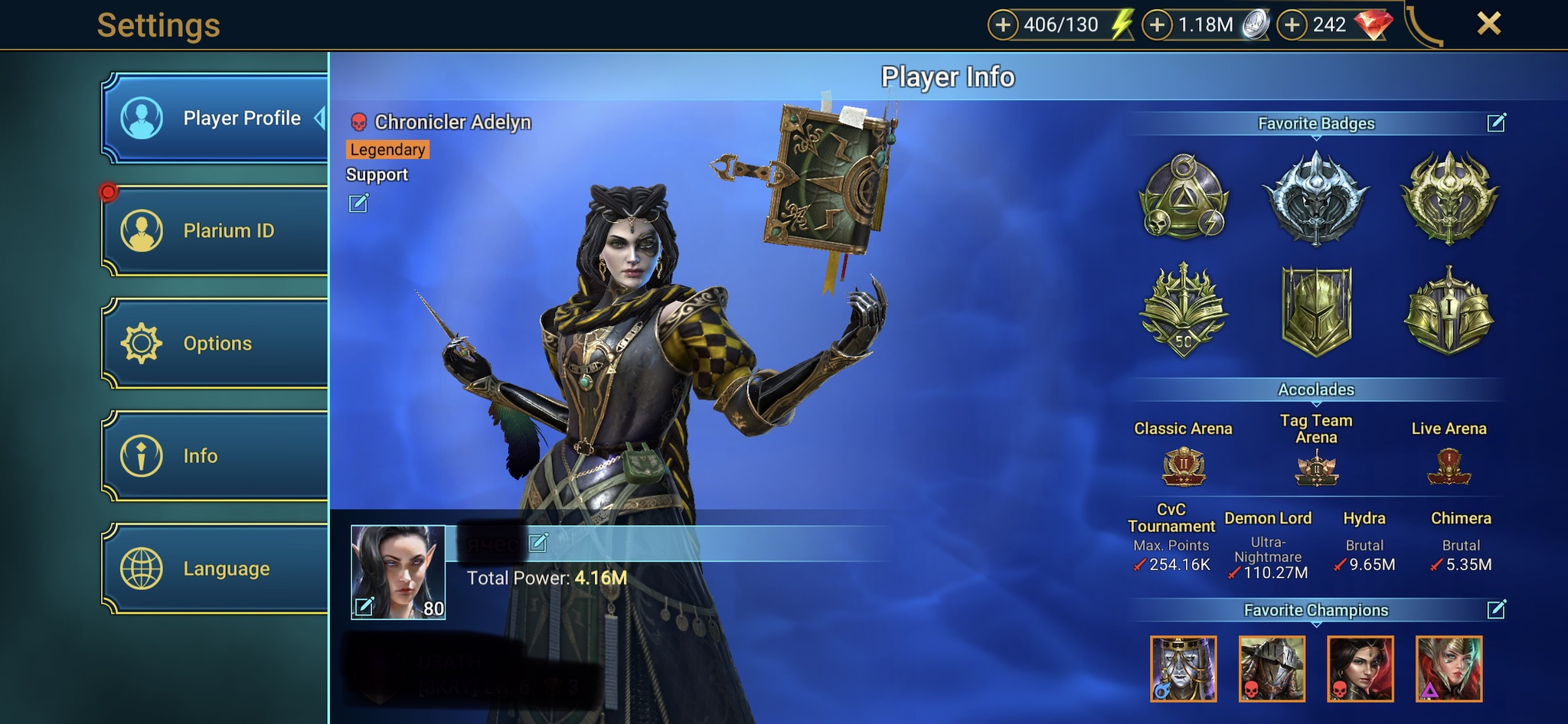Change the showcased champion Chronicler Adelyn

(358, 204)
